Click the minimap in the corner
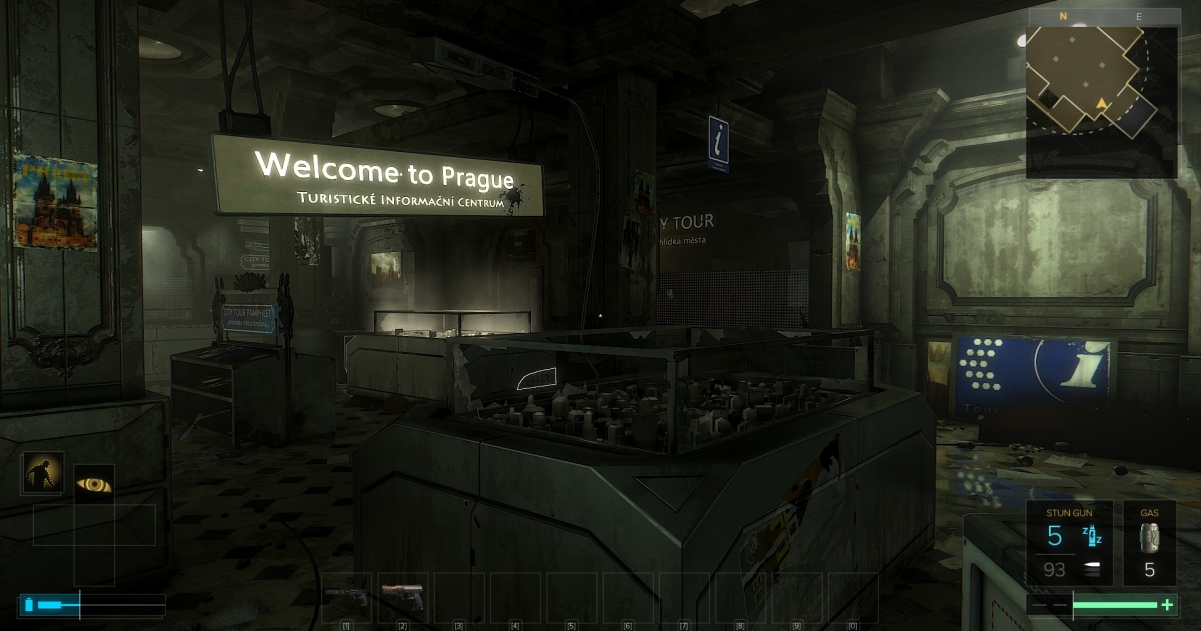This screenshot has width=1201, height=631. coord(1102,95)
